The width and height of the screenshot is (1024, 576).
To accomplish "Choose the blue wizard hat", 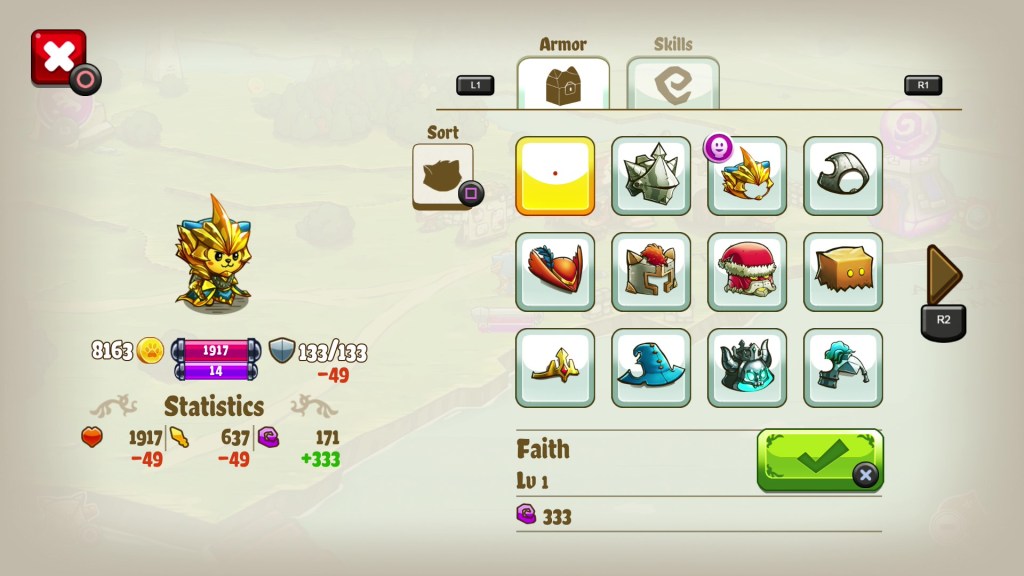I will [651, 367].
